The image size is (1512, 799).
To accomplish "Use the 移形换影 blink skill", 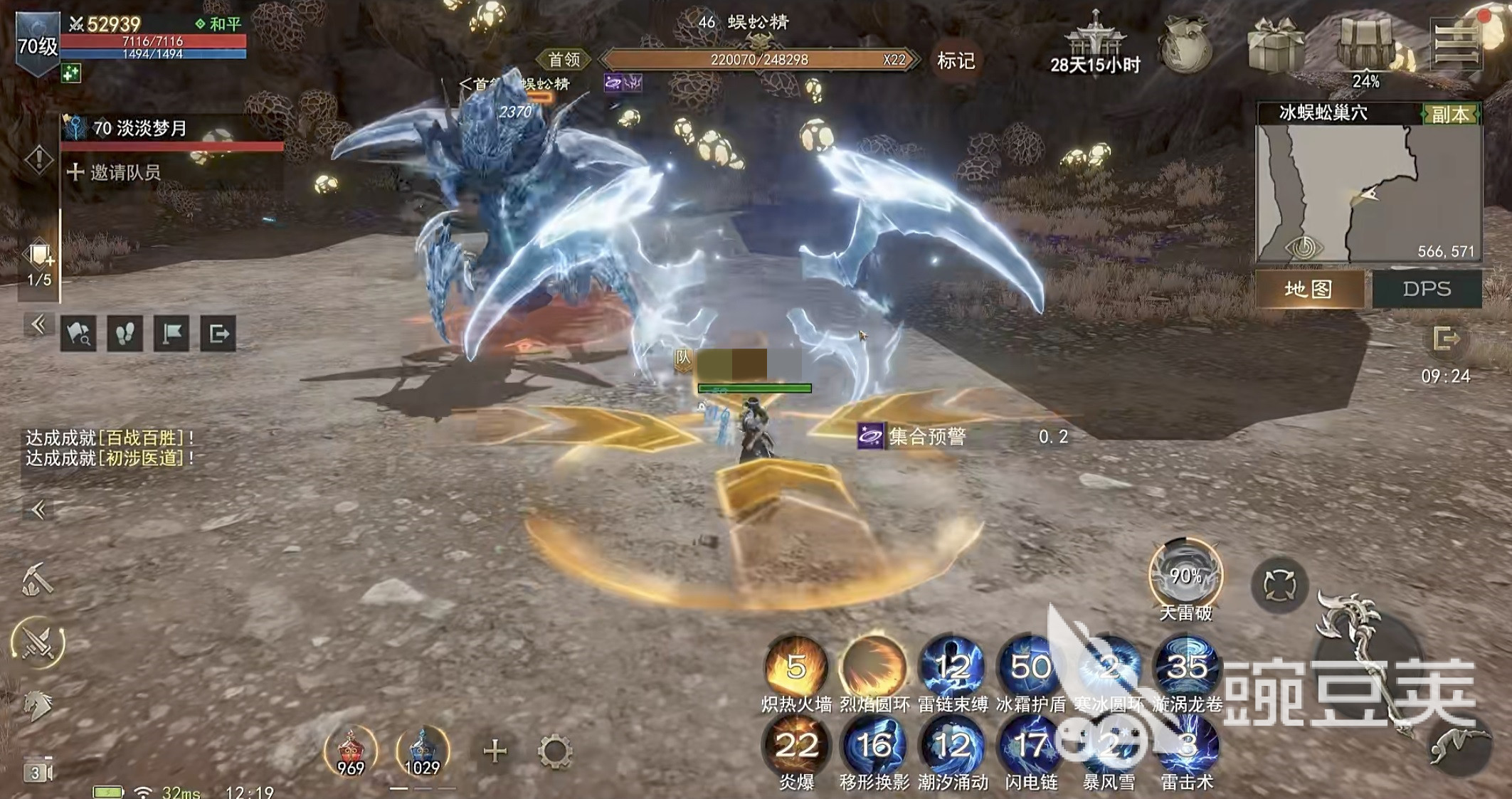I will [874, 746].
